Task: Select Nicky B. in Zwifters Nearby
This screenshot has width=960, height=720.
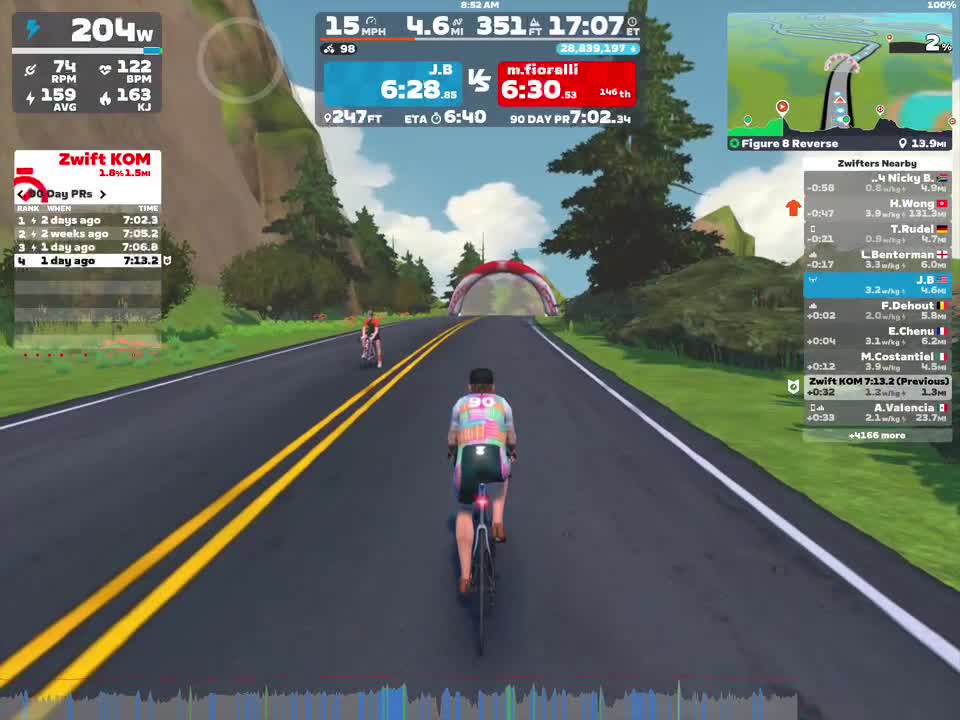Action: coord(877,183)
